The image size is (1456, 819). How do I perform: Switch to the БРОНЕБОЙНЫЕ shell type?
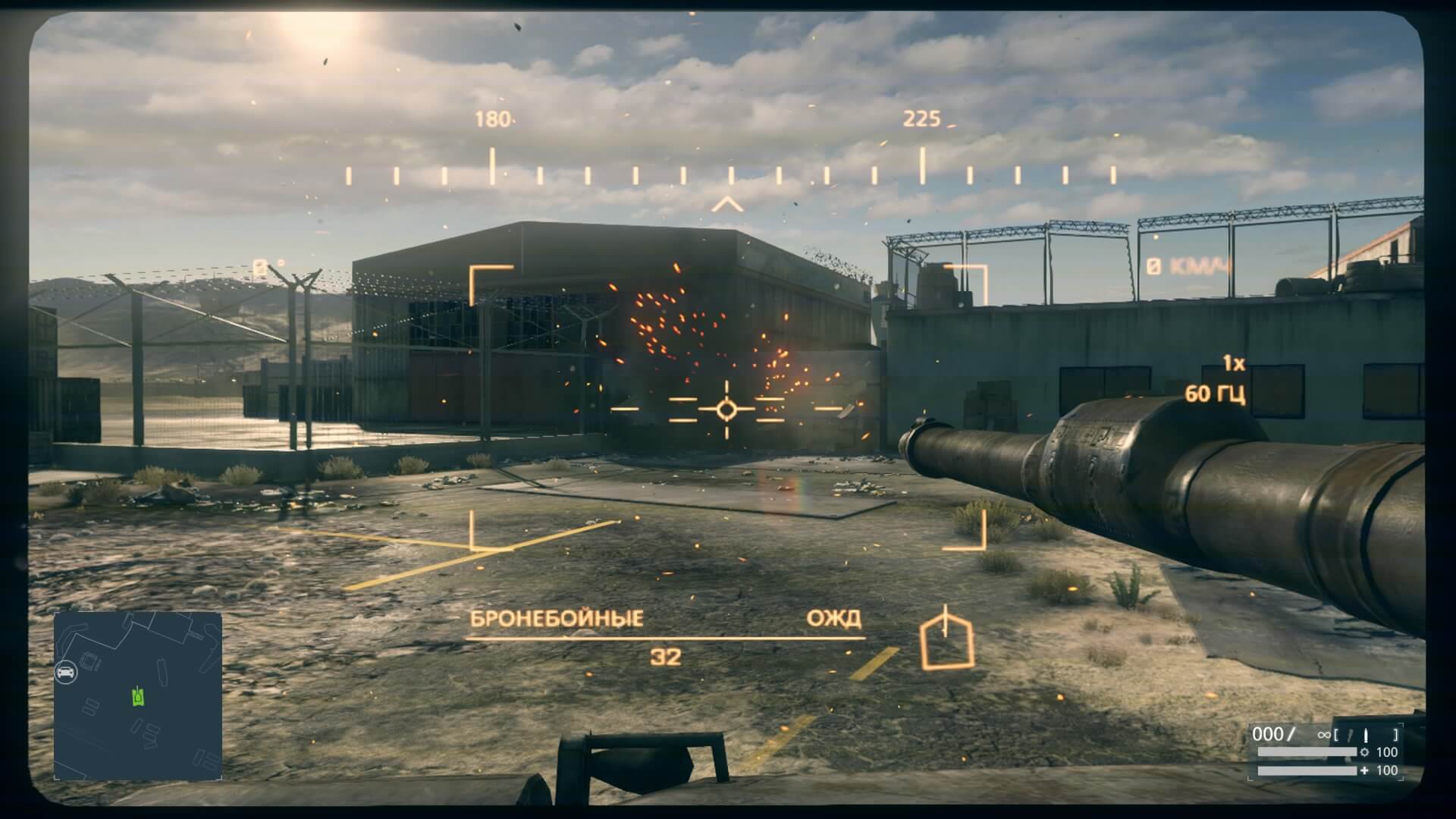pyautogui.click(x=559, y=618)
